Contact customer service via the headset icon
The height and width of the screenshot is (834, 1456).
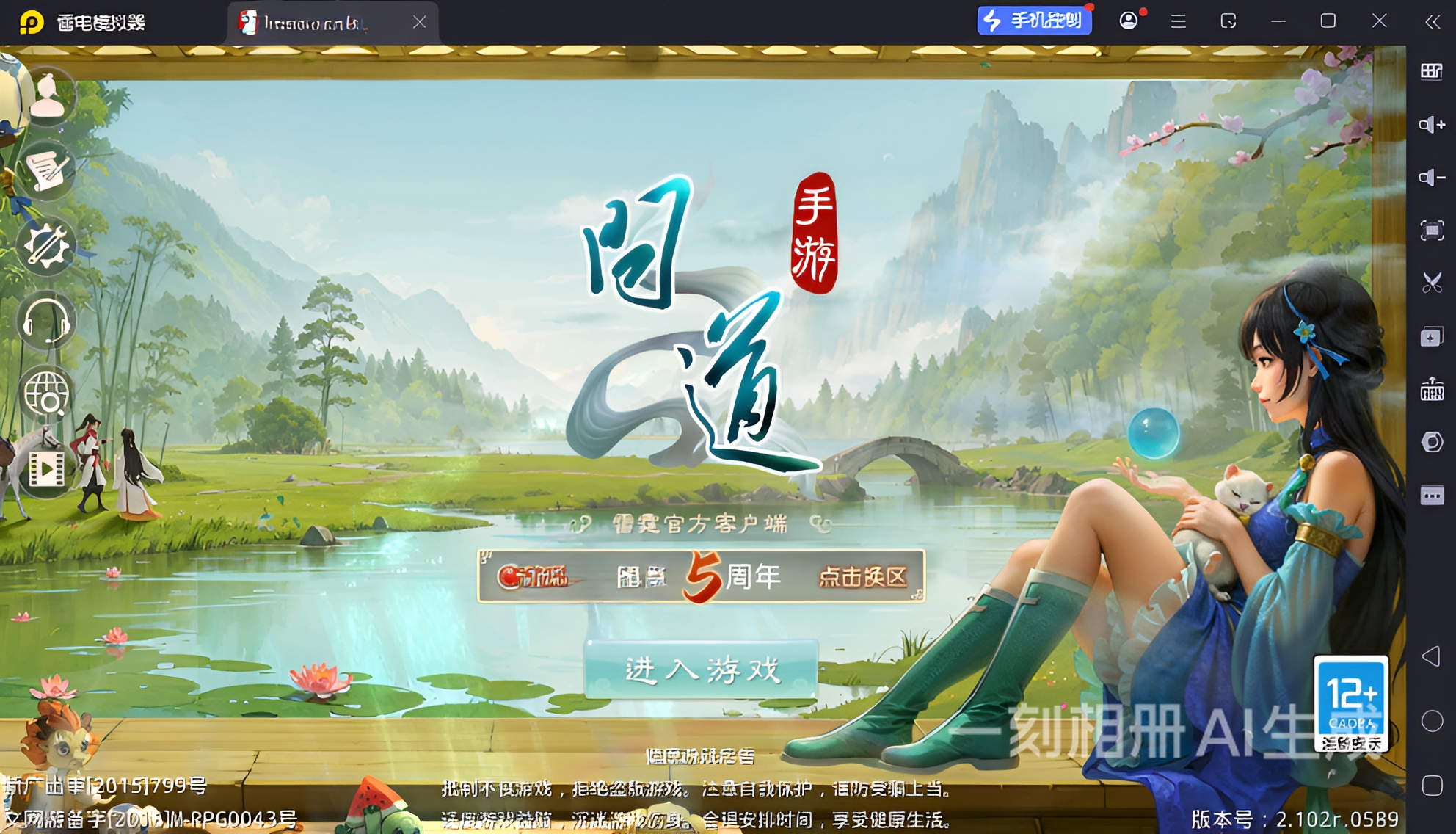point(45,319)
